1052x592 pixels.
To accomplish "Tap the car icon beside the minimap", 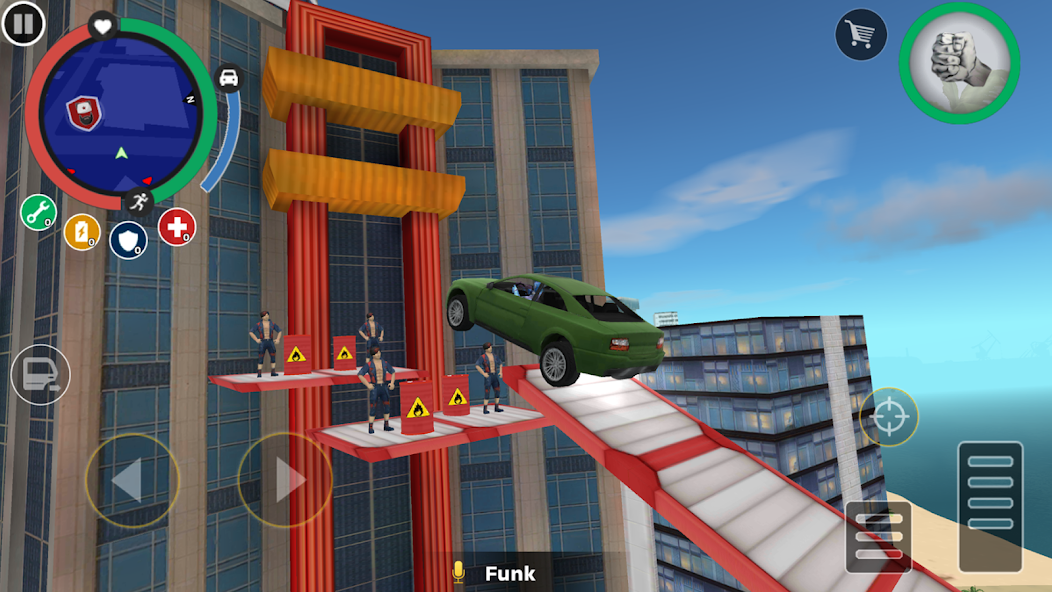I will pyautogui.click(x=229, y=79).
